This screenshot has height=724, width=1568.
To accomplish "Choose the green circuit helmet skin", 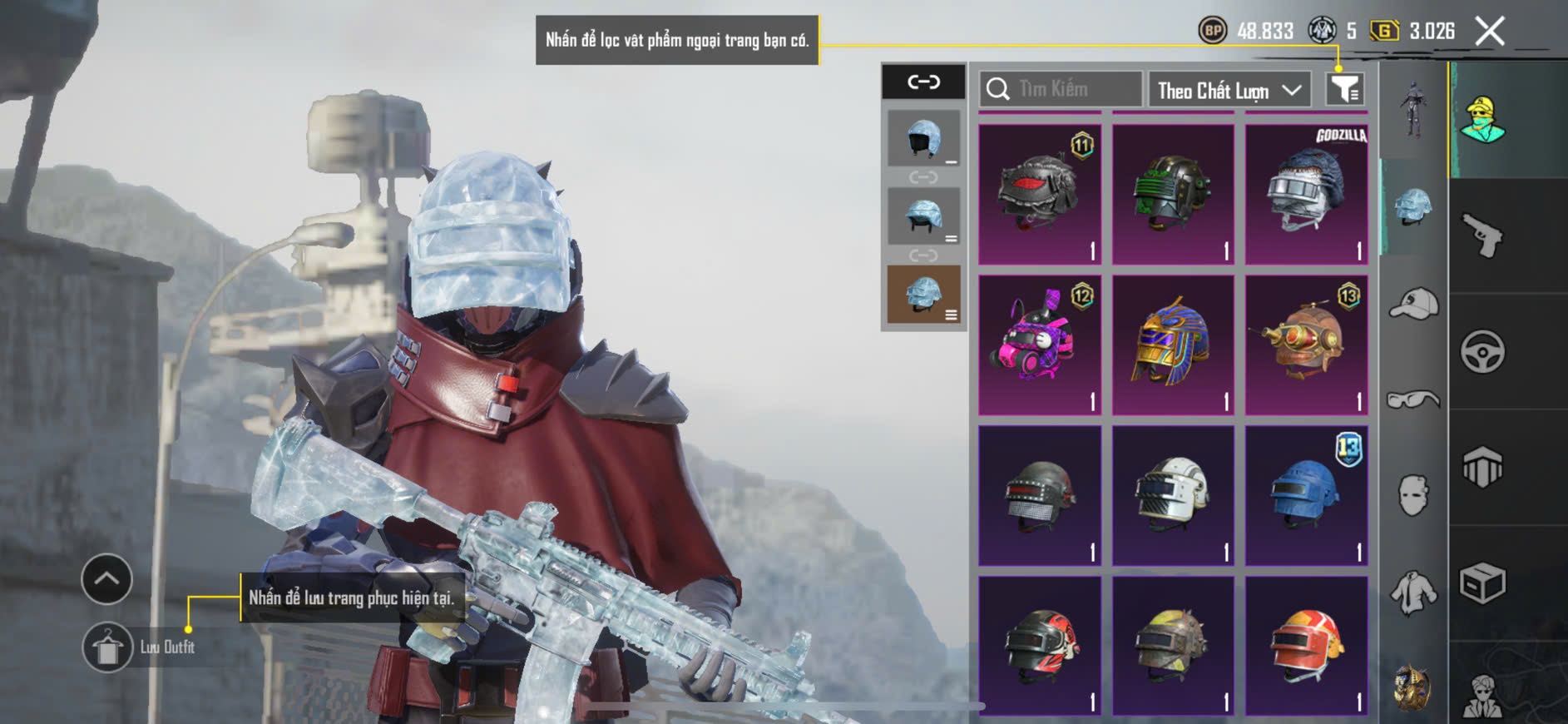I will [x=1173, y=195].
